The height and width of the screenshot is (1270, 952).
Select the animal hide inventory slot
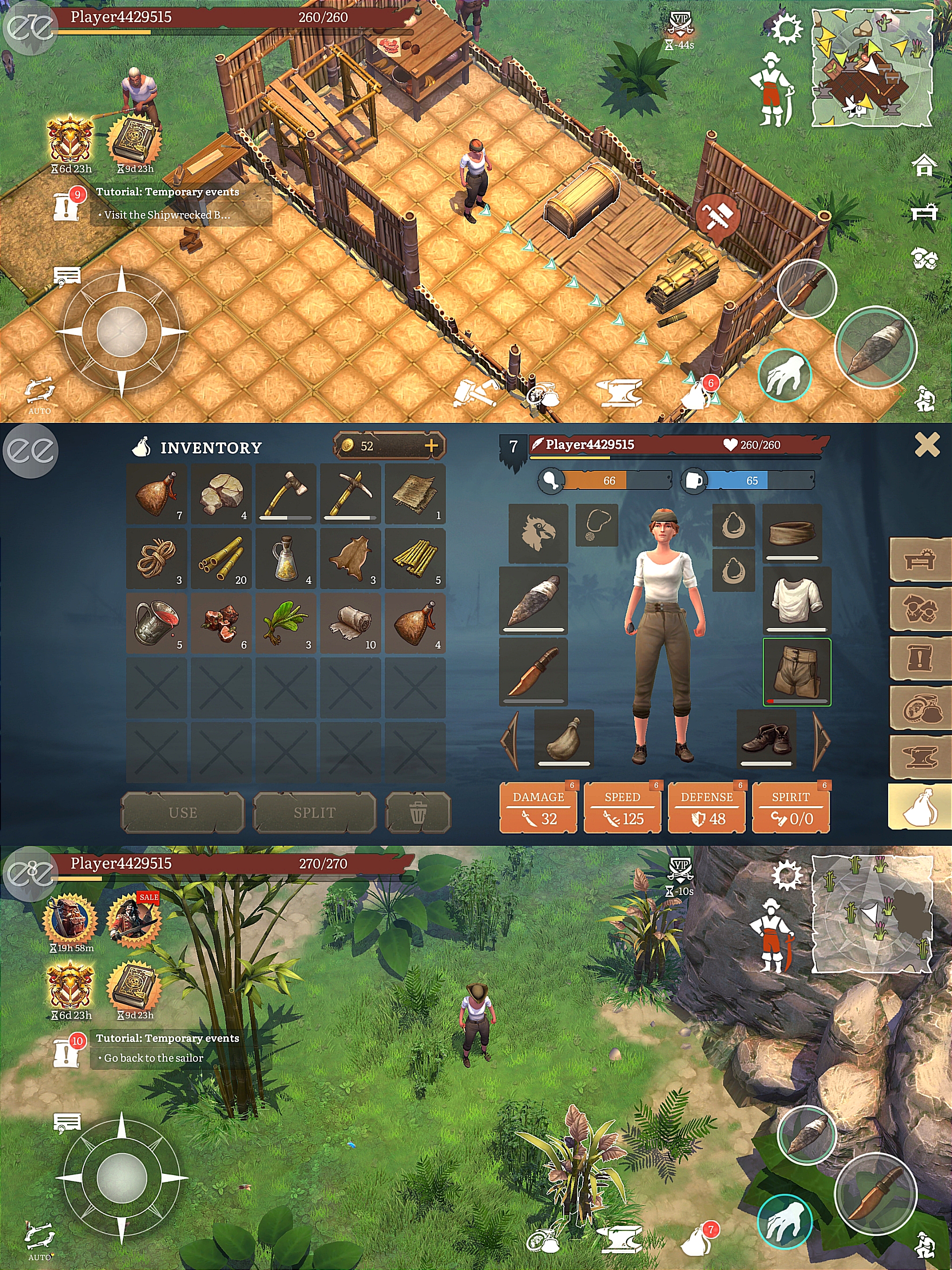(x=350, y=559)
